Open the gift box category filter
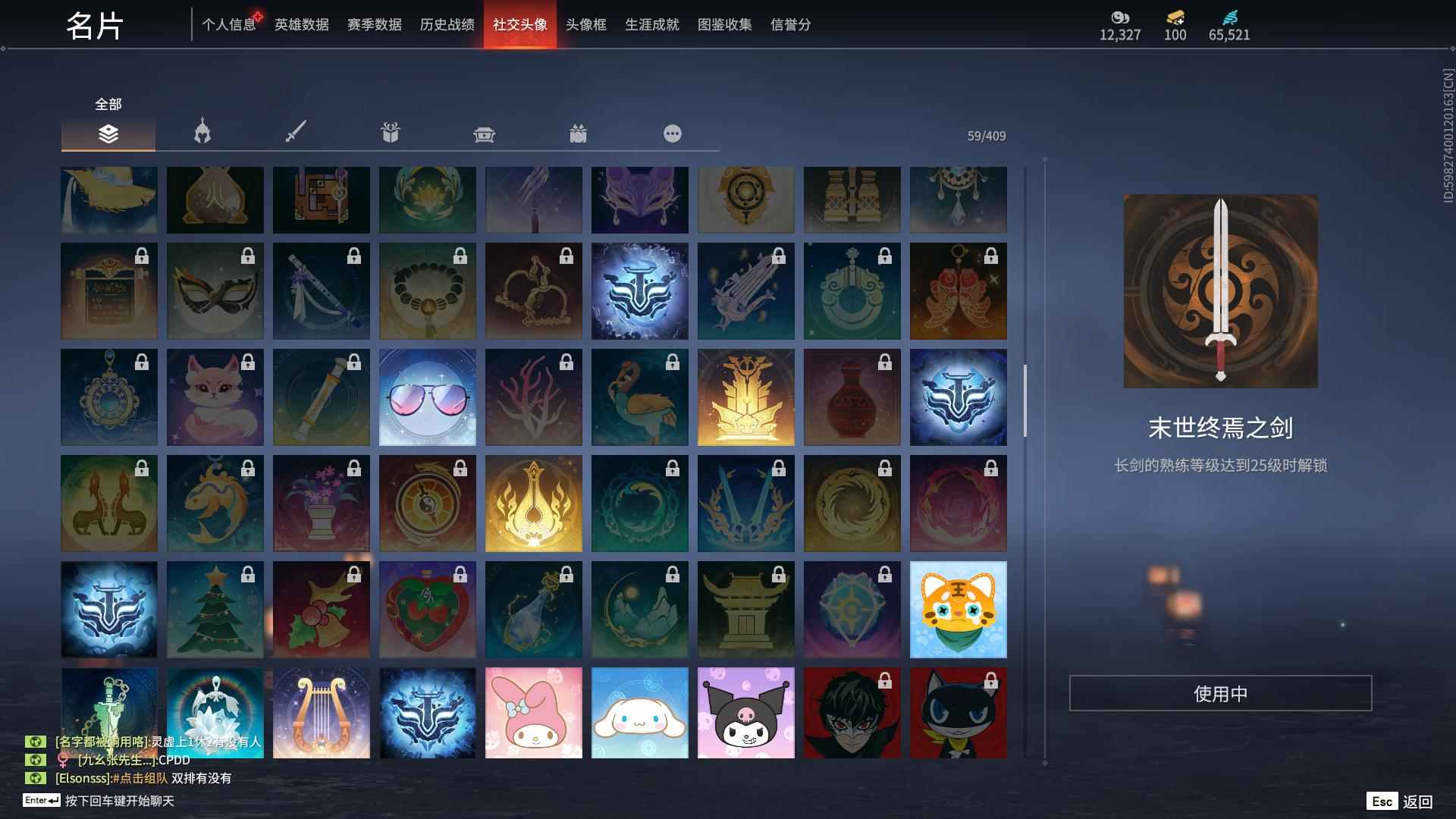1456x819 pixels. click(x=390, y=133)
